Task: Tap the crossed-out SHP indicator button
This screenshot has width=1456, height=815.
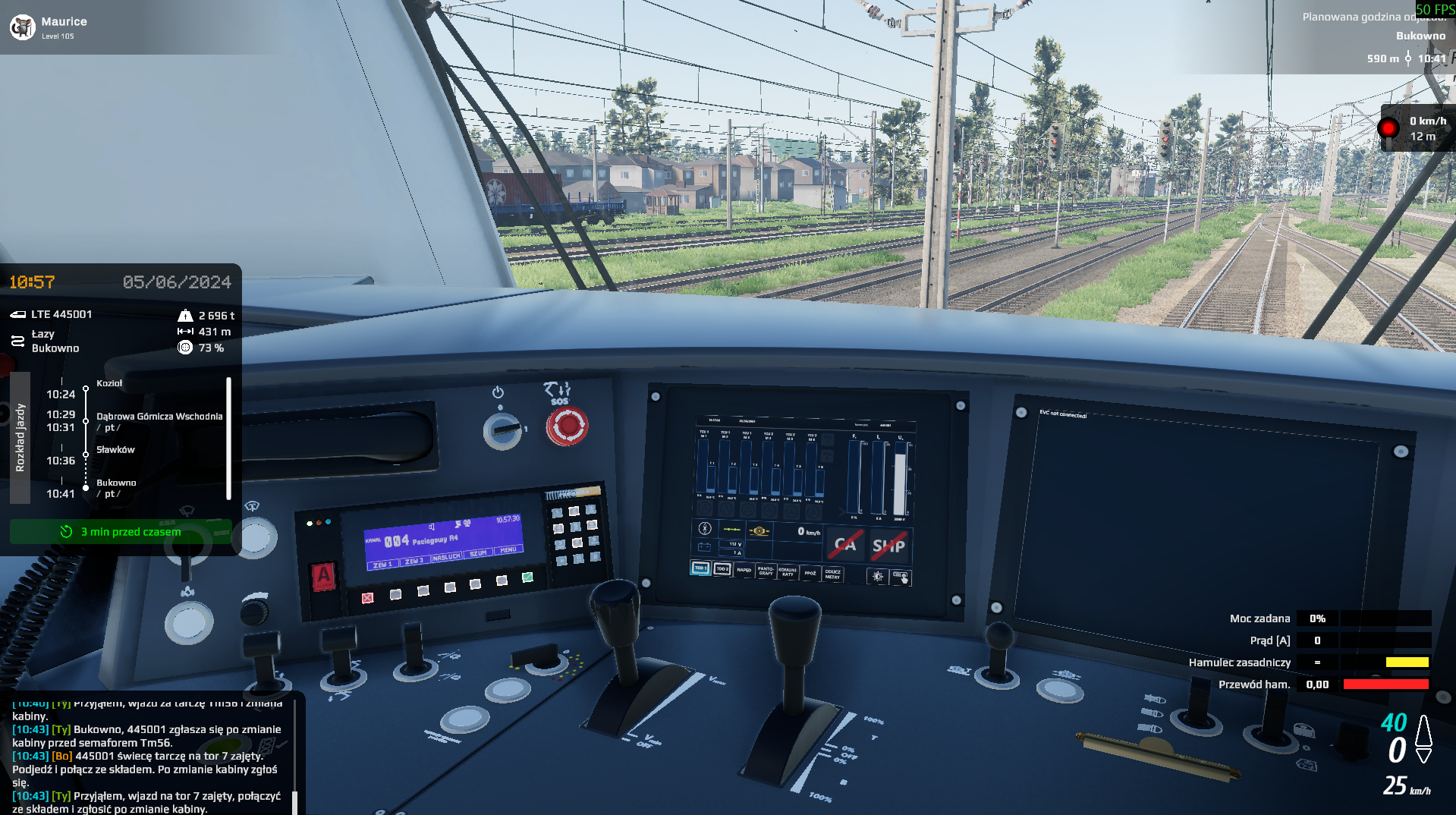Action: tap(888, 546)
